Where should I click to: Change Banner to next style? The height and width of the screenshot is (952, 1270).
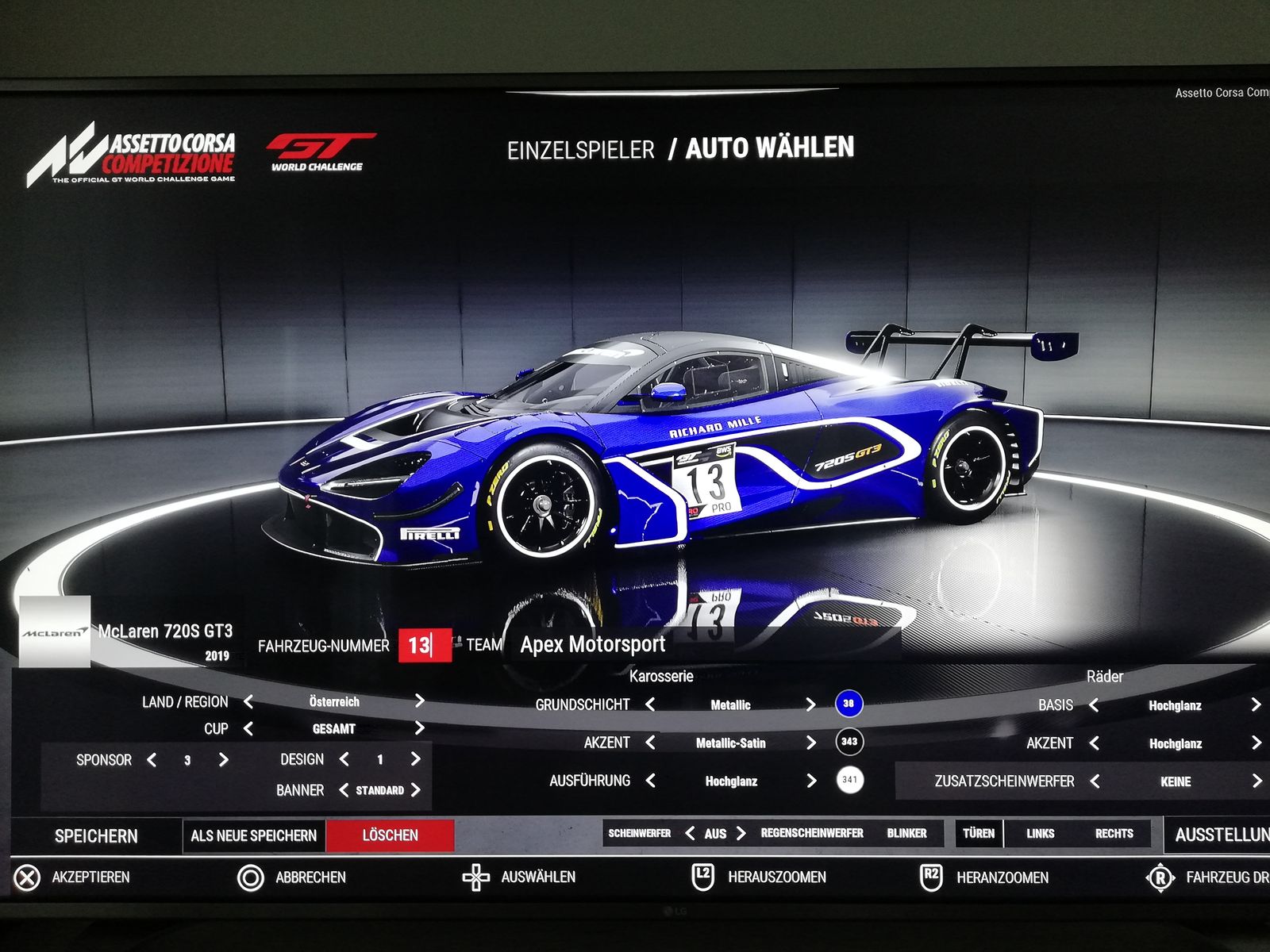[x=415, y=790]
